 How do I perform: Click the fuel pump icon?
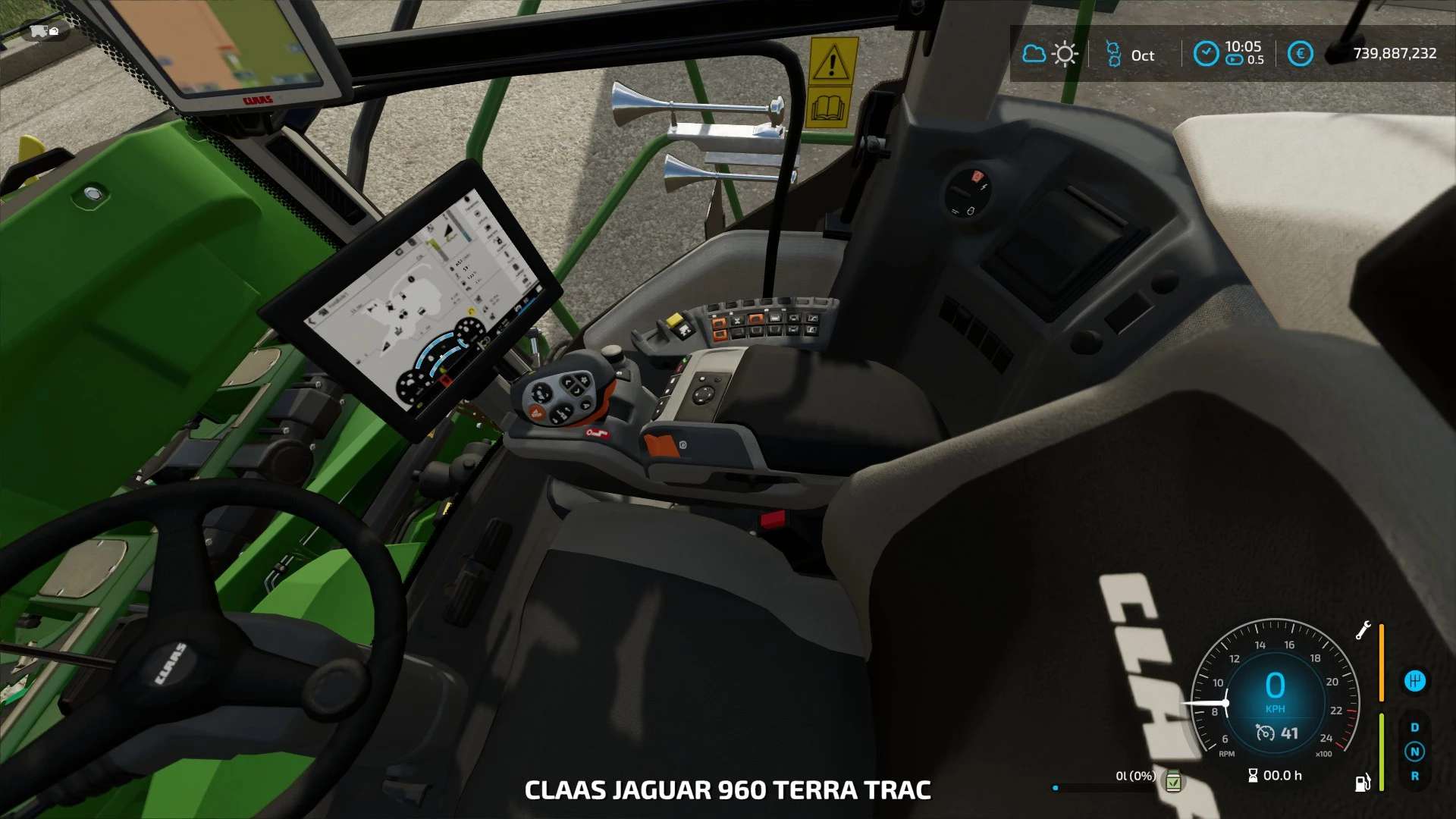click(1363, 782)
